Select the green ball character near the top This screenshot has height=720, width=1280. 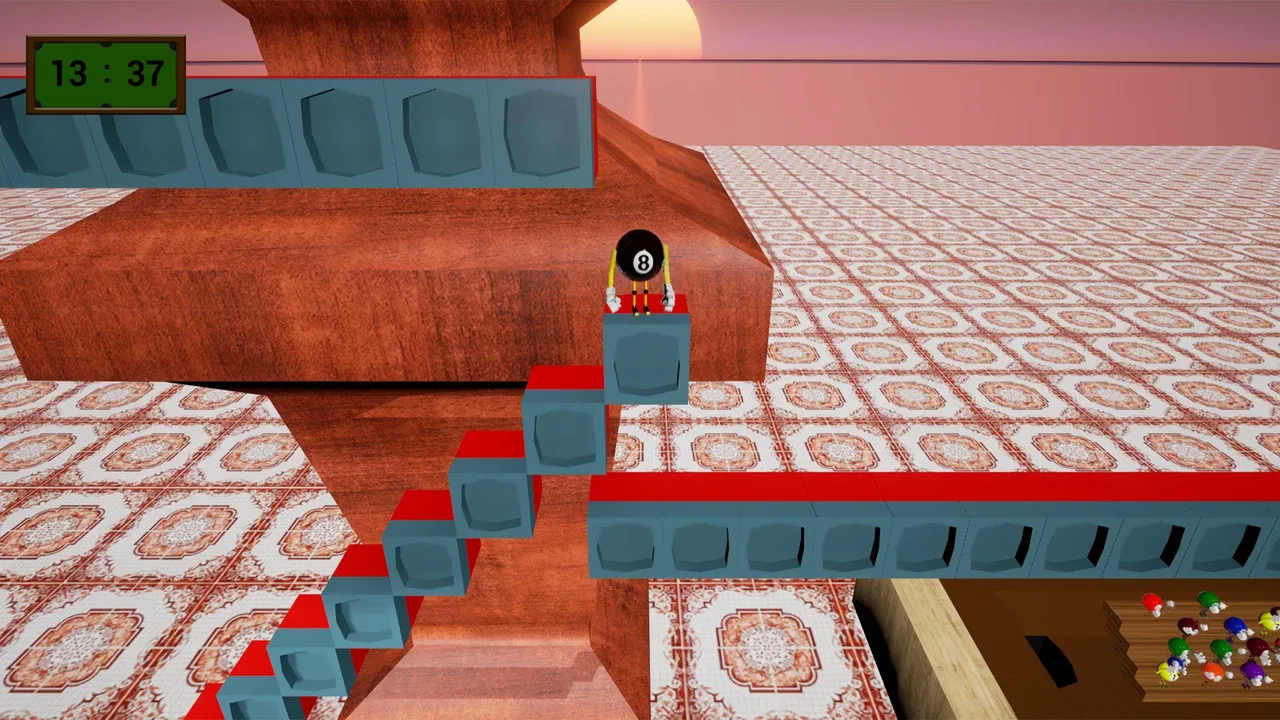coord(1207,599)
